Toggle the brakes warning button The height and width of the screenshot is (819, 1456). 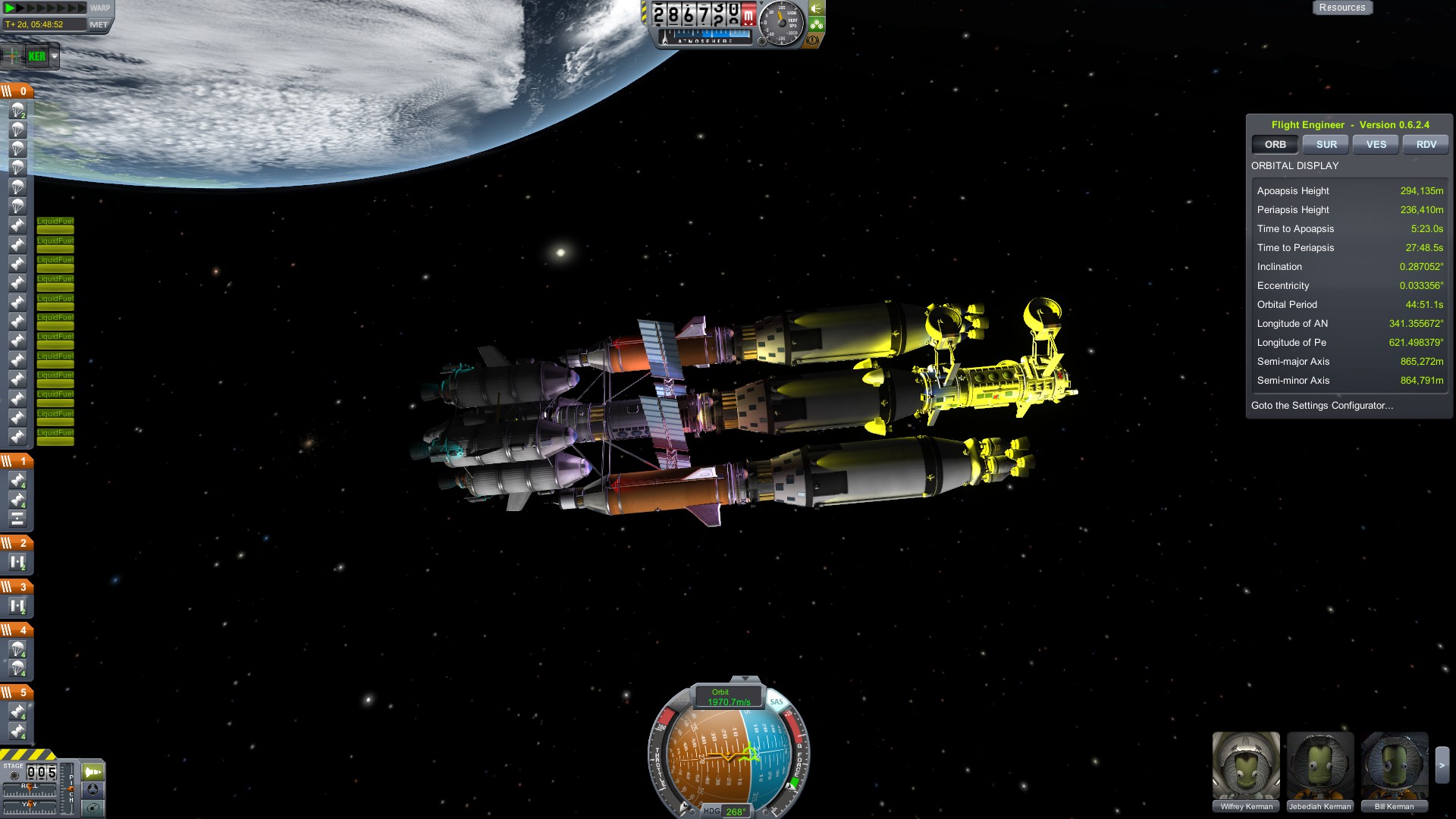pyautogui.click(x=813, y=39)
